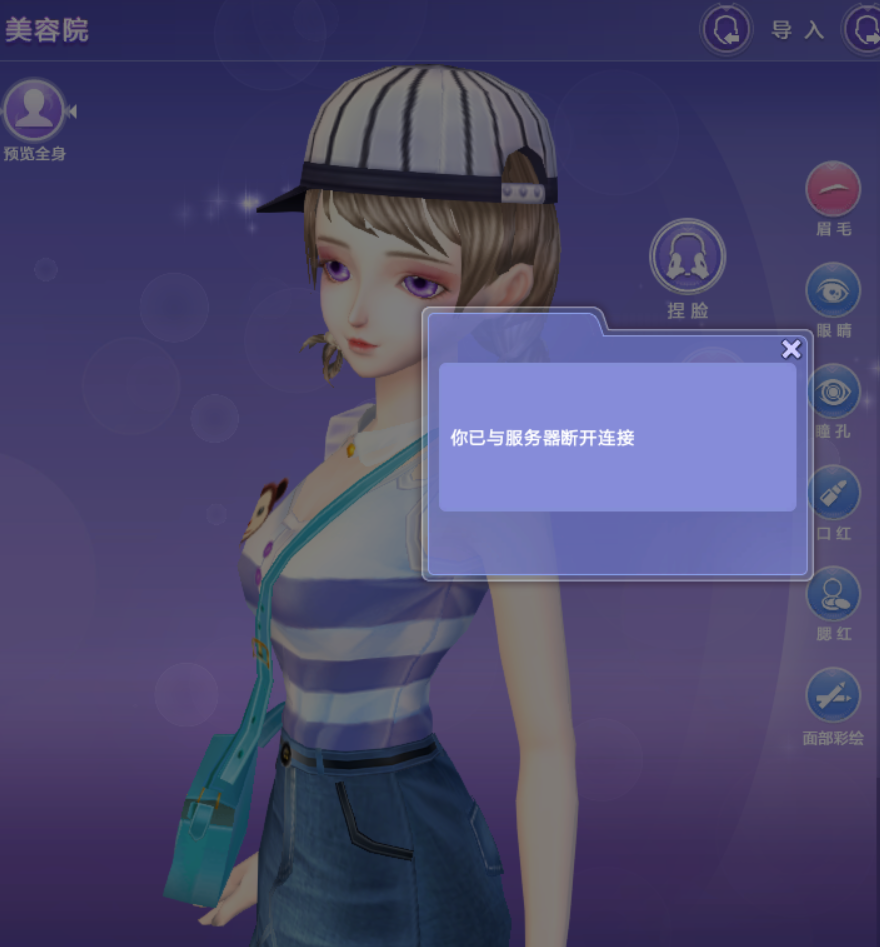Click the round icon left of 导入

click(x=727, y=30)
